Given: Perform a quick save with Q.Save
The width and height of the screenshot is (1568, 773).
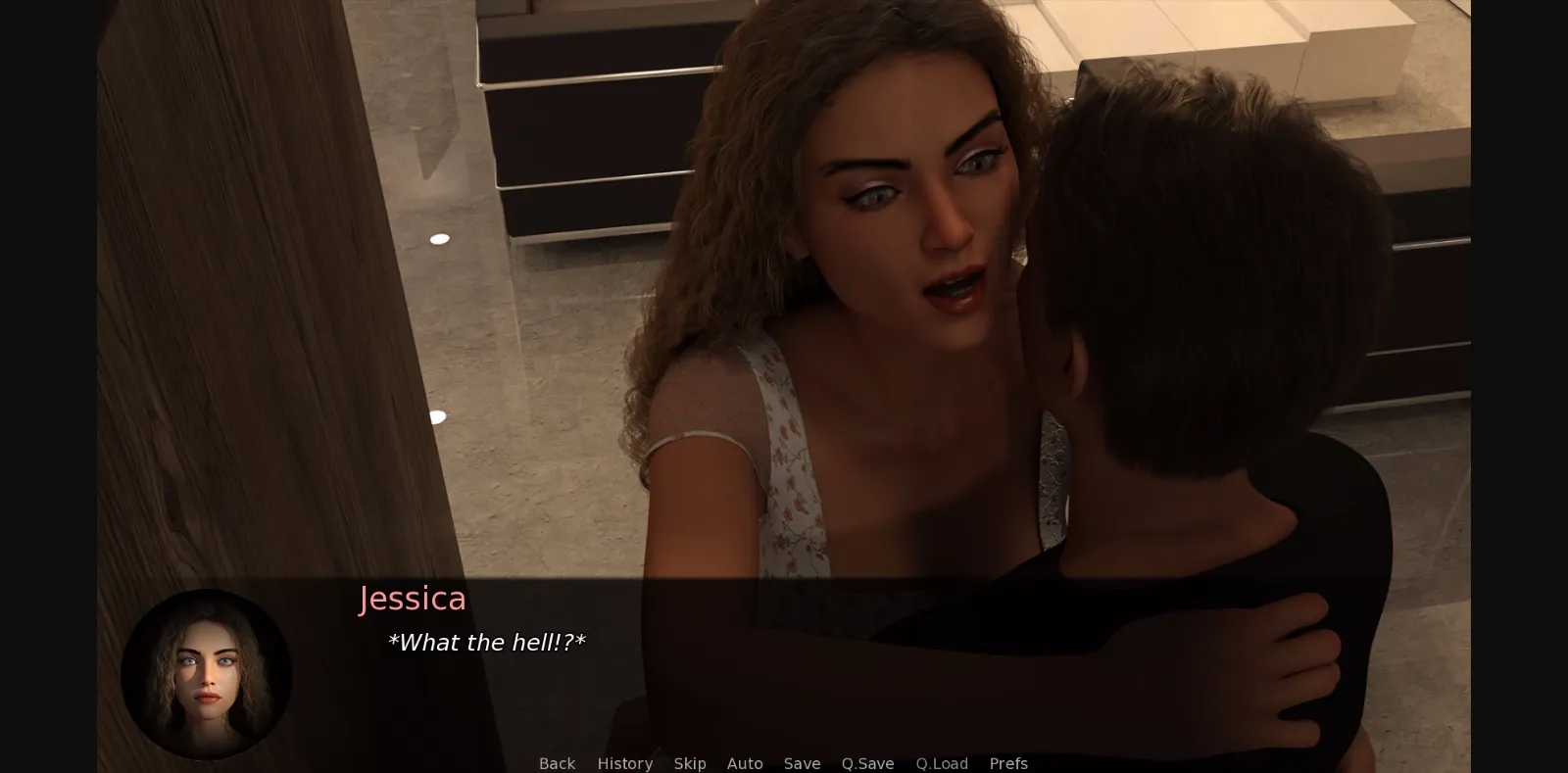Looking at the screenshot, I should (x=866, y=763).
